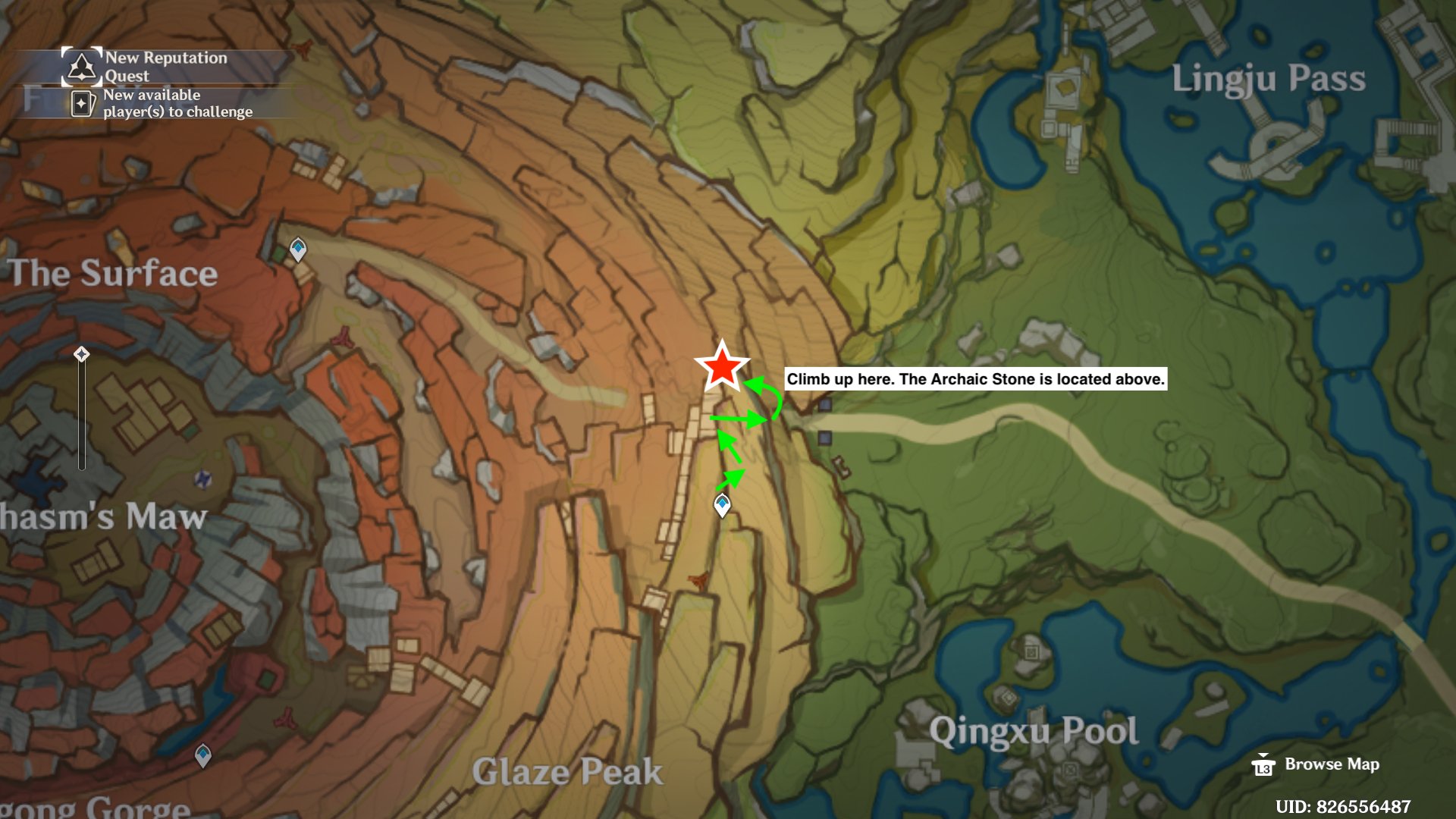This screenshot has width=1456, height=819.
Task: Click the New Reputation Quest notification text
Action: pyautogui.click(x=167, y=67)
